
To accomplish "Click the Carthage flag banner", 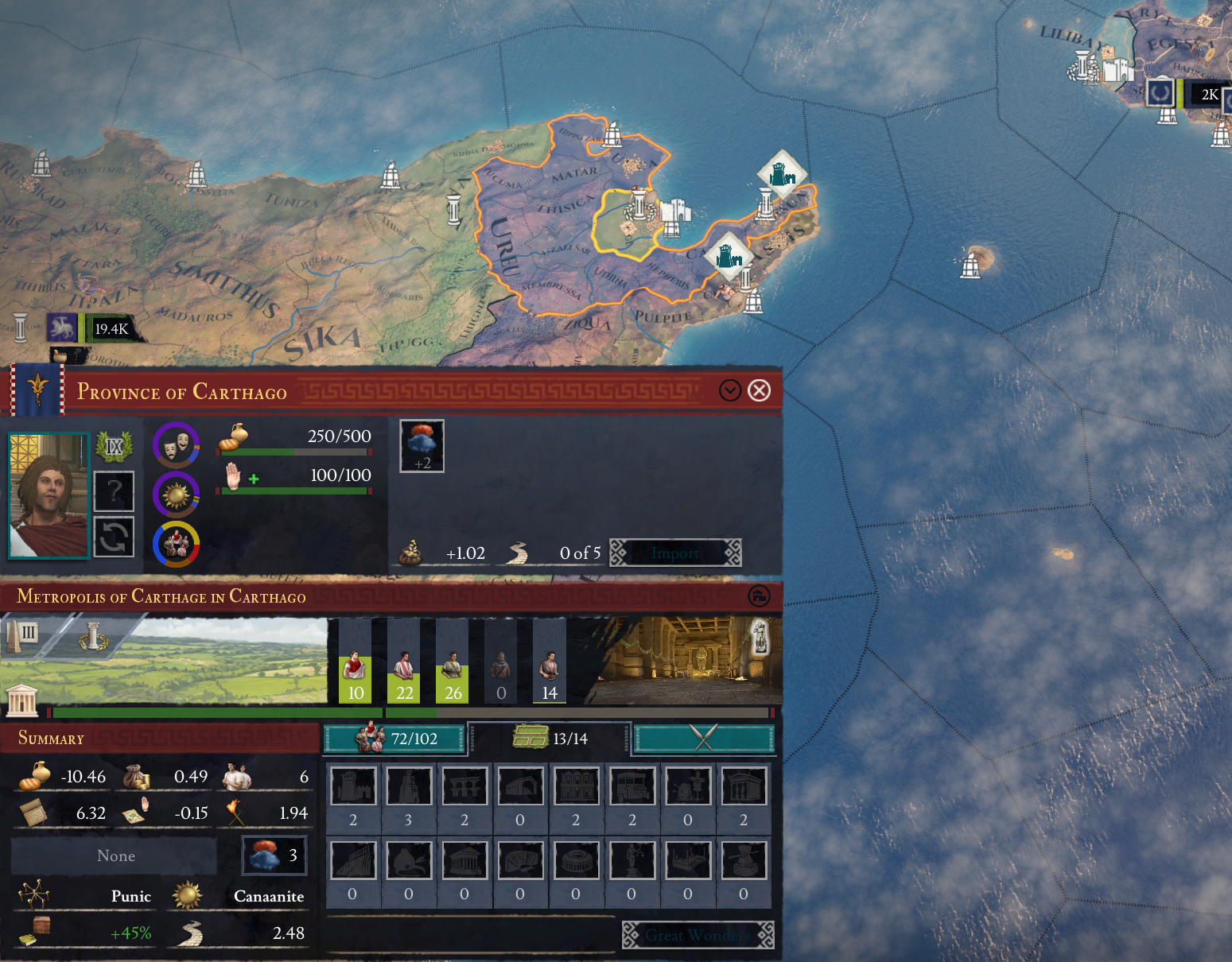I will point(37,390).
